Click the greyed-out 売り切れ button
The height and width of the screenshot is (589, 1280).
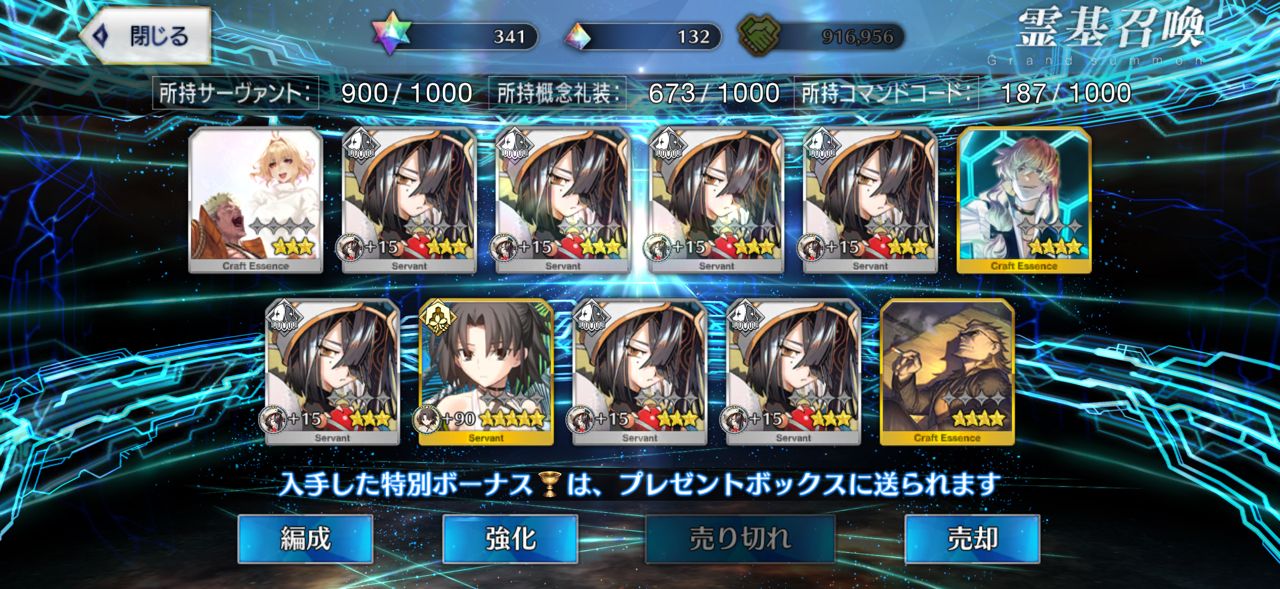pyautogui.click(x=740, y=539)
